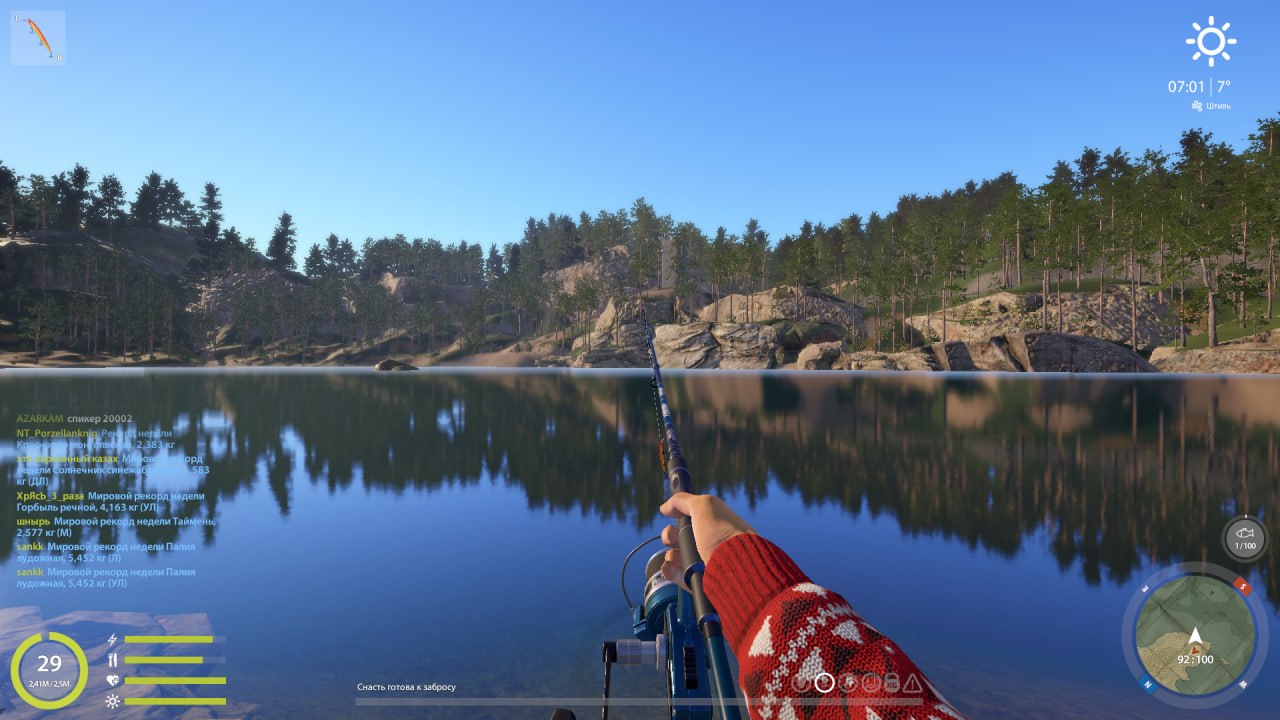Toggle the keepnet counter 1/100
1280x720 pixels.
[x=1245, y=546]
